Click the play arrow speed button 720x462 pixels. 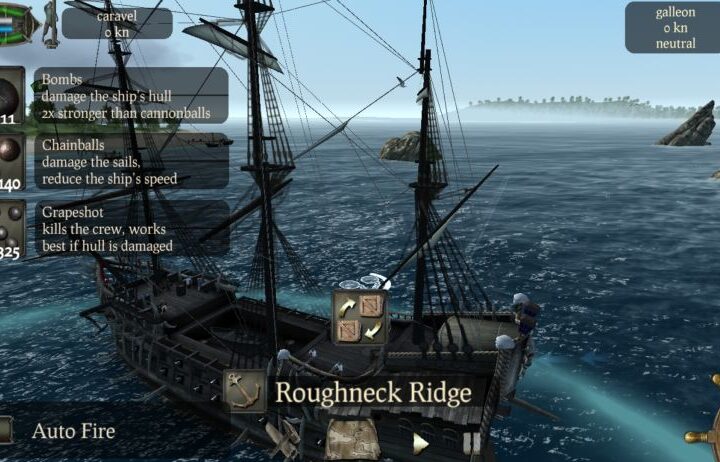[x=421, y=442]
